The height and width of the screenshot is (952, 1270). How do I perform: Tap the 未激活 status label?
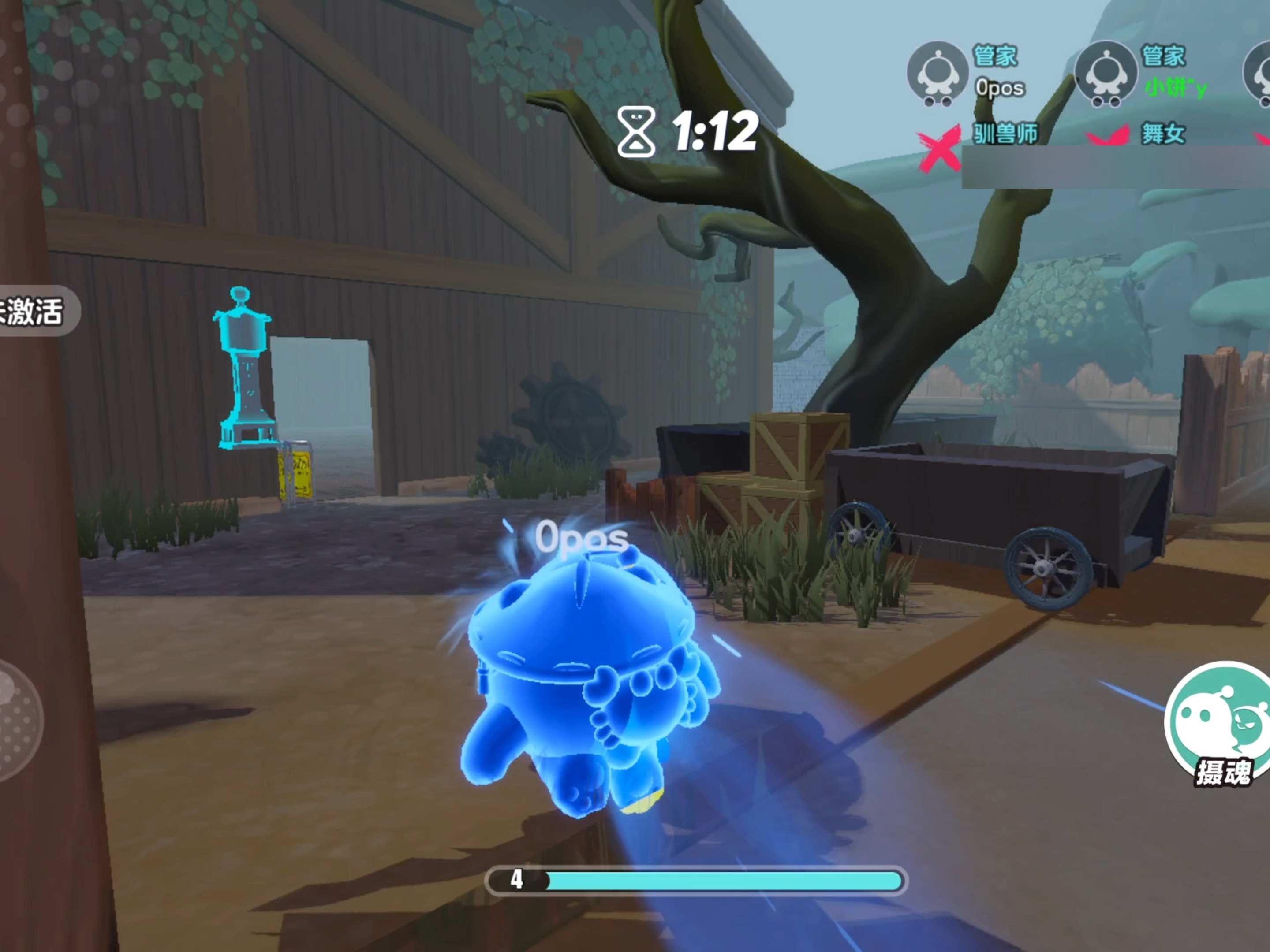pyautogui.click(x=34, y=311)
